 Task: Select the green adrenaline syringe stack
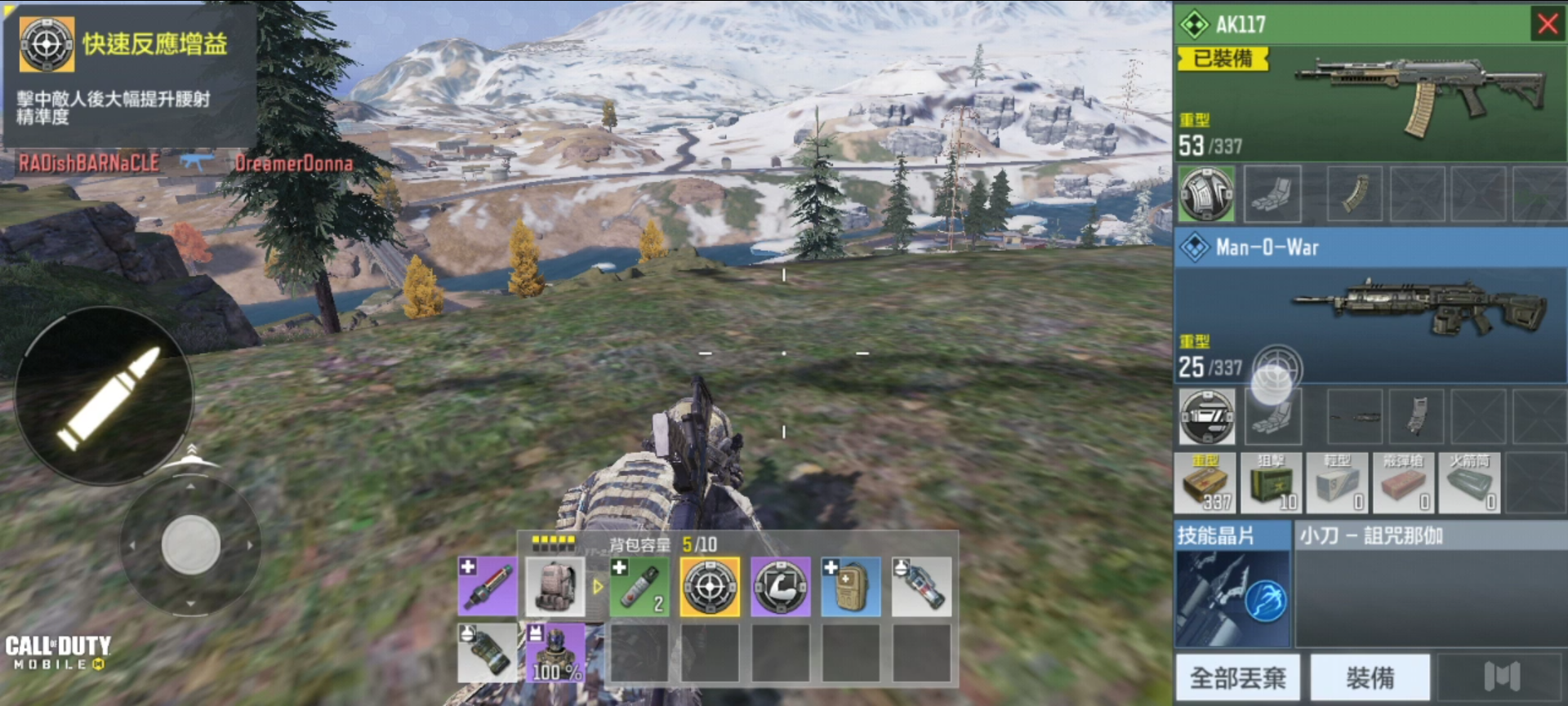(x=639, y=587)
